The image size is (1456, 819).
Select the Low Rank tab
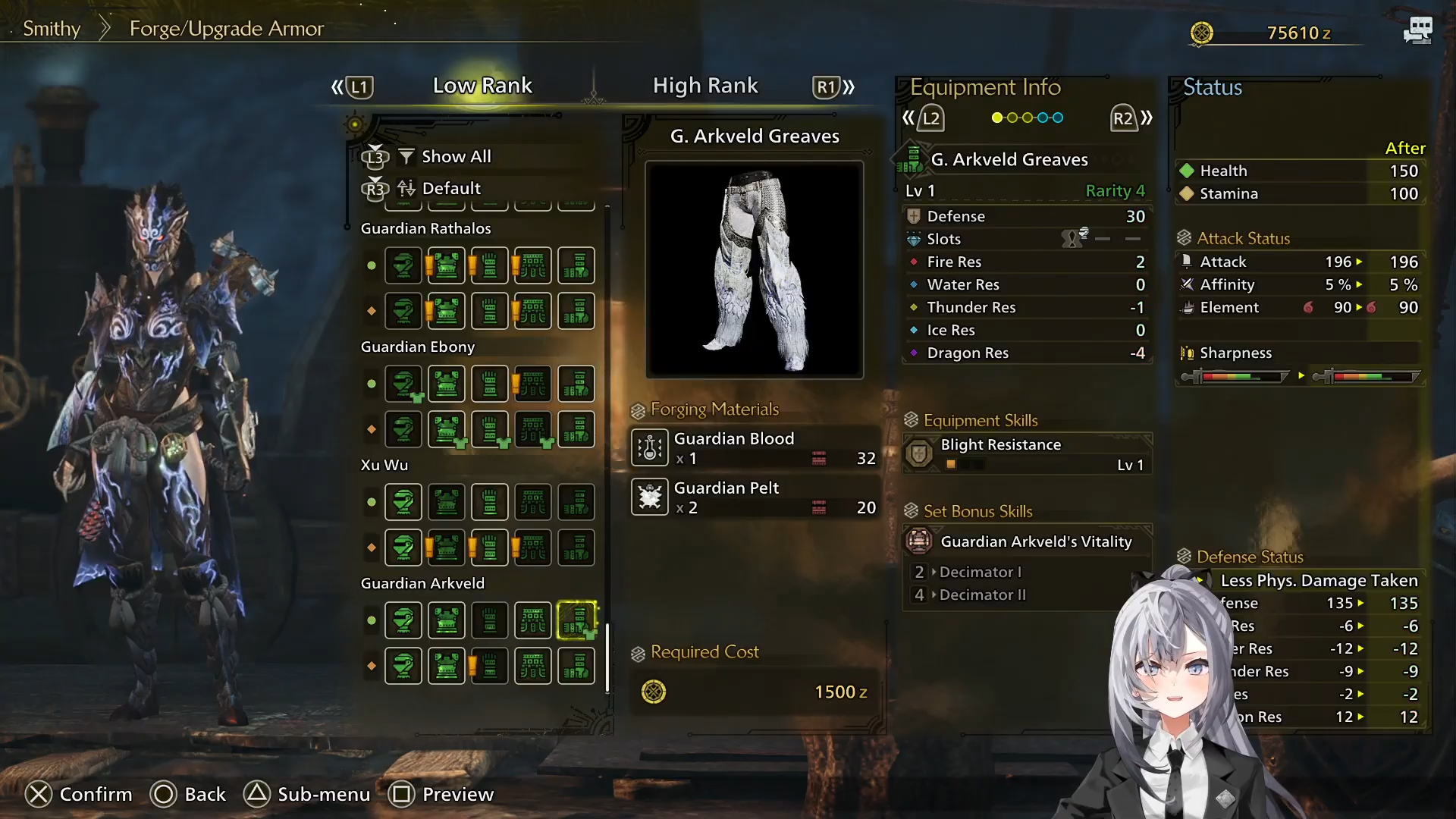pos(482,86)
